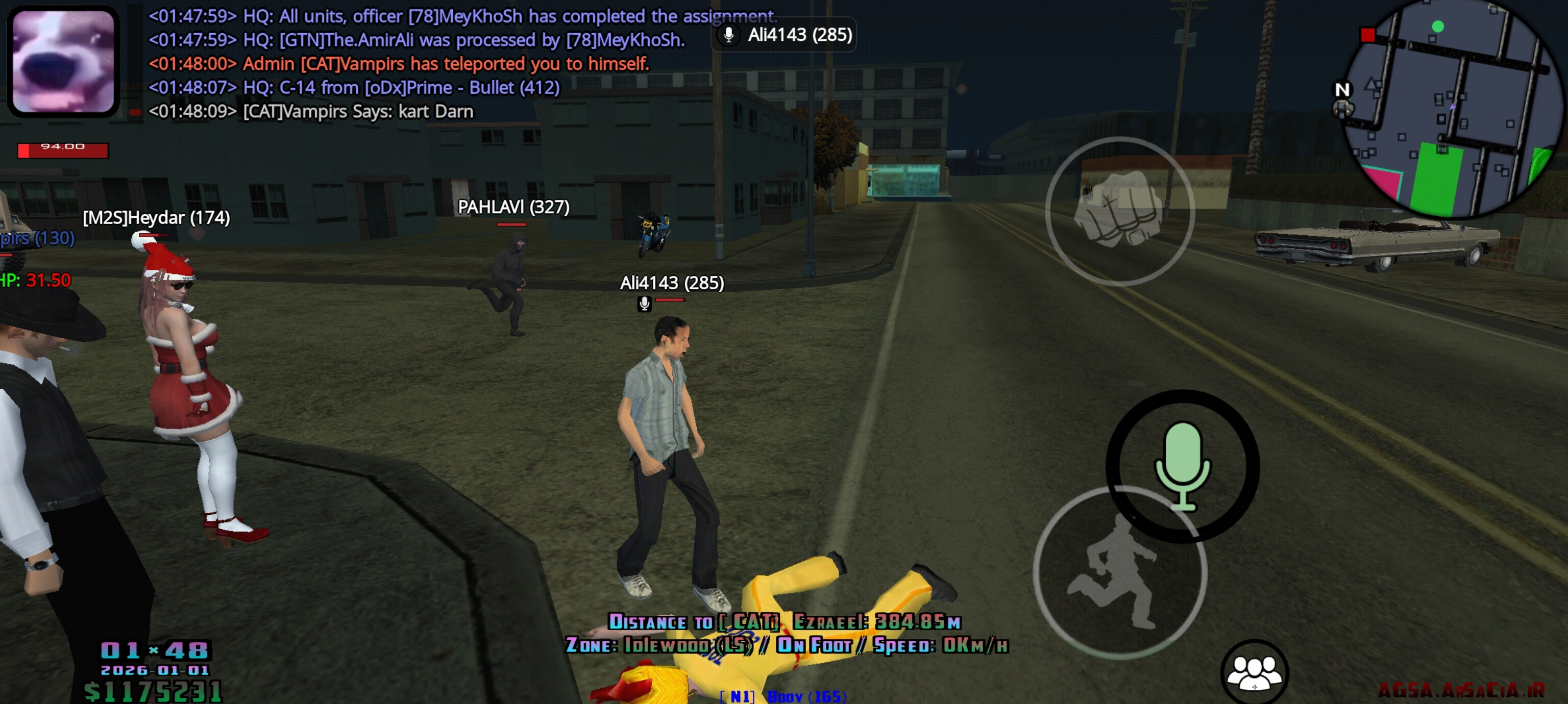The width and height of the screenshot is (1568, 704).
Task: Activate the green microphone voice chat button
Action: point(1182,466)
